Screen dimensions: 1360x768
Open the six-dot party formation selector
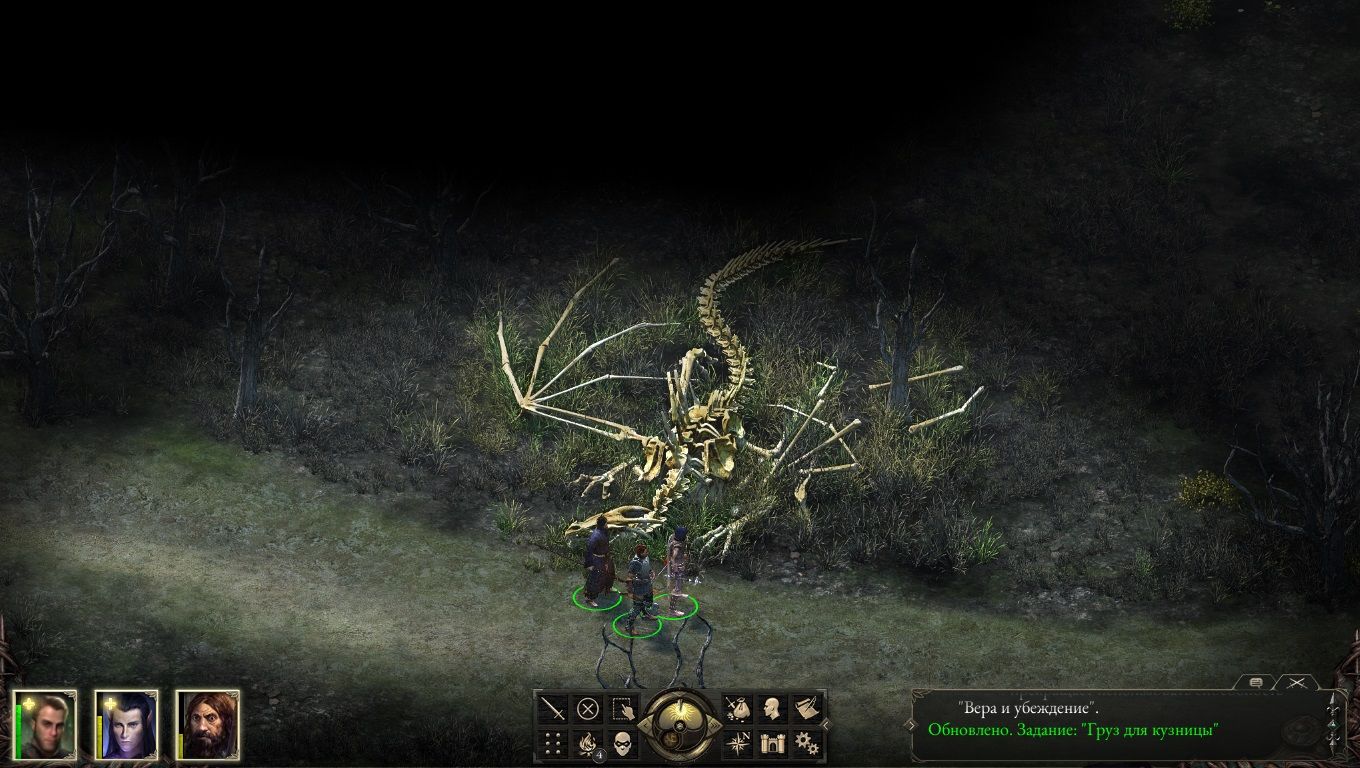click(553, 743)
